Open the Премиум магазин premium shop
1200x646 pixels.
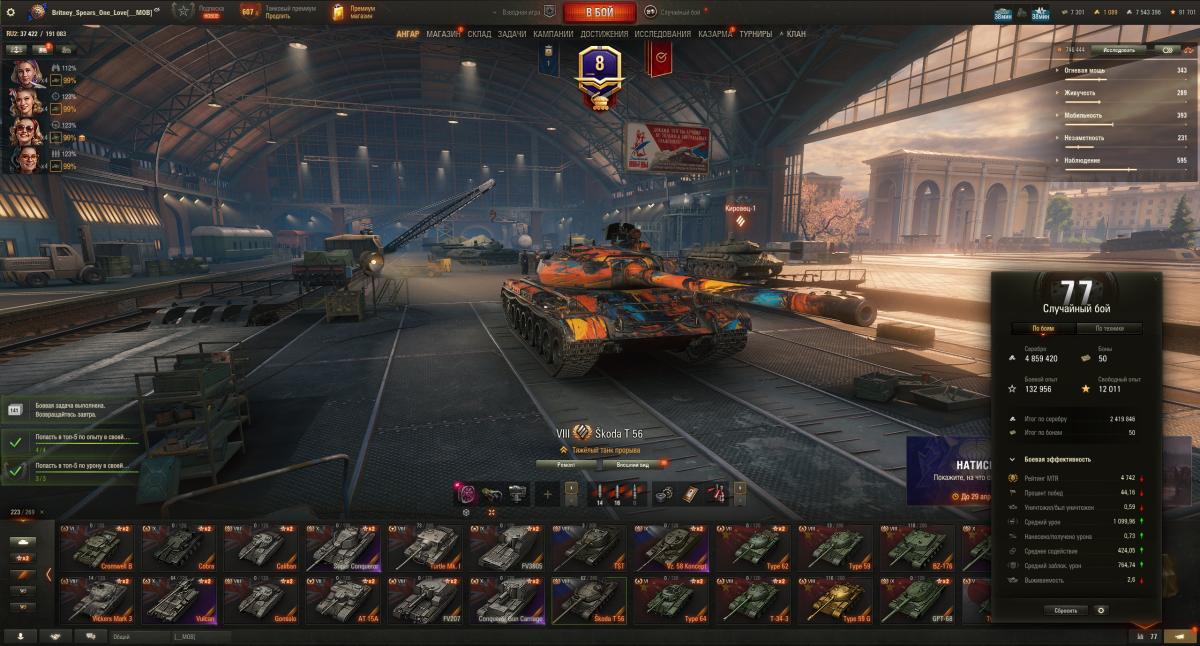click(x=355, y=12)
